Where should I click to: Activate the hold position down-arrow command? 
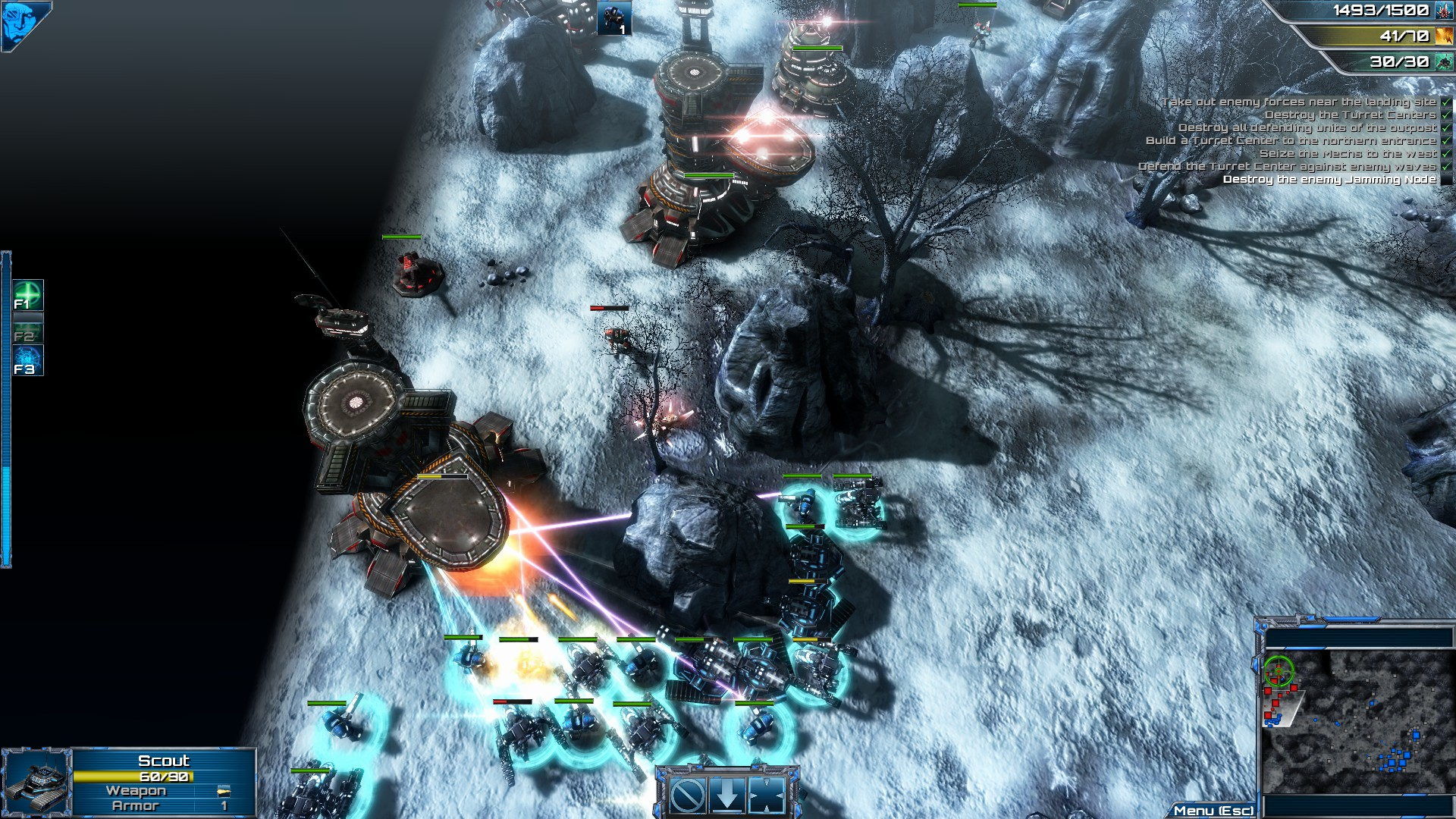(x=727, y=794)
